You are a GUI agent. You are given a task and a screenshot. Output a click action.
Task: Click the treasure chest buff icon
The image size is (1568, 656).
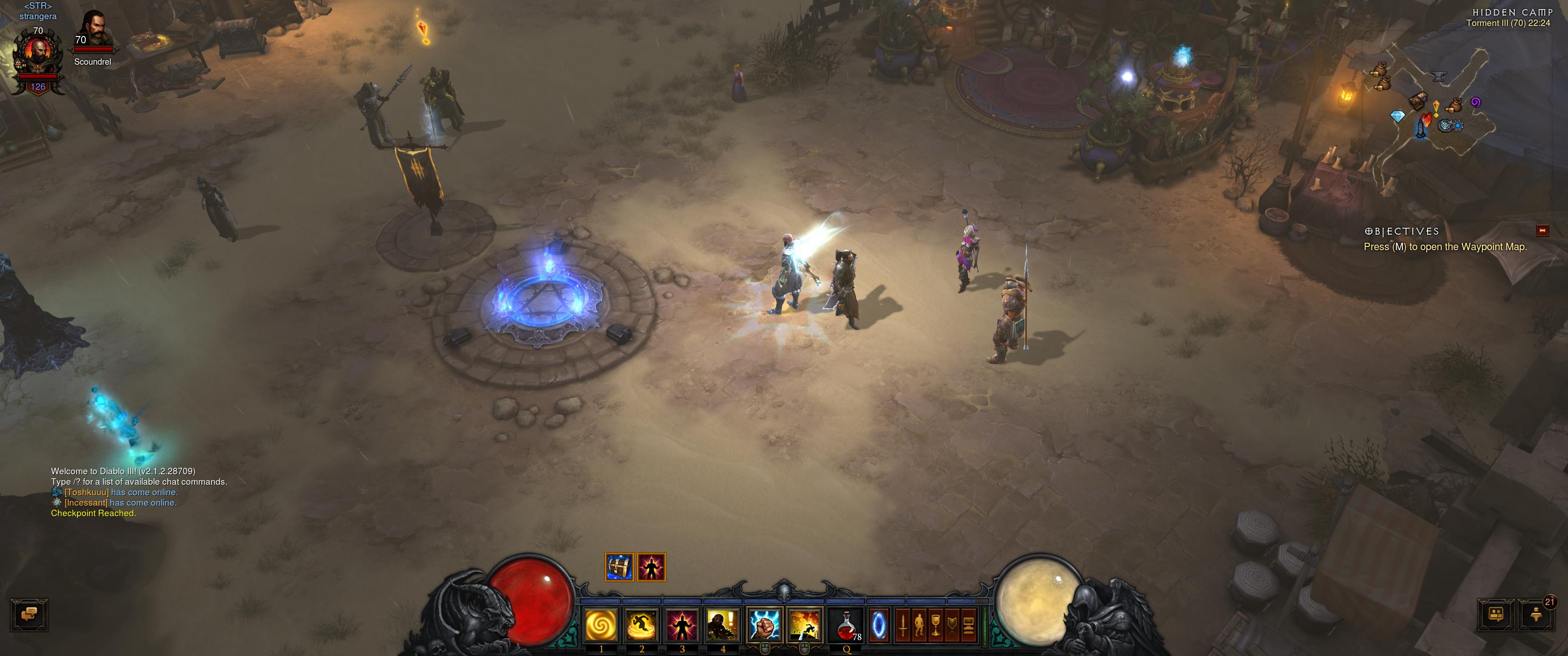click(619, 567)
